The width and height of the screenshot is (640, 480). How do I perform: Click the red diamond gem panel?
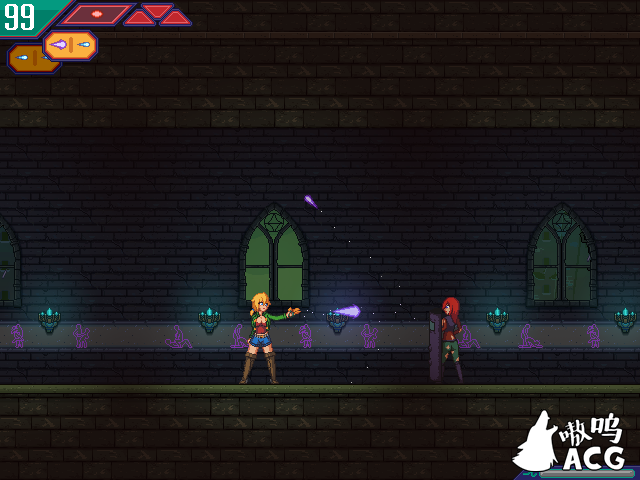[97, 14]
